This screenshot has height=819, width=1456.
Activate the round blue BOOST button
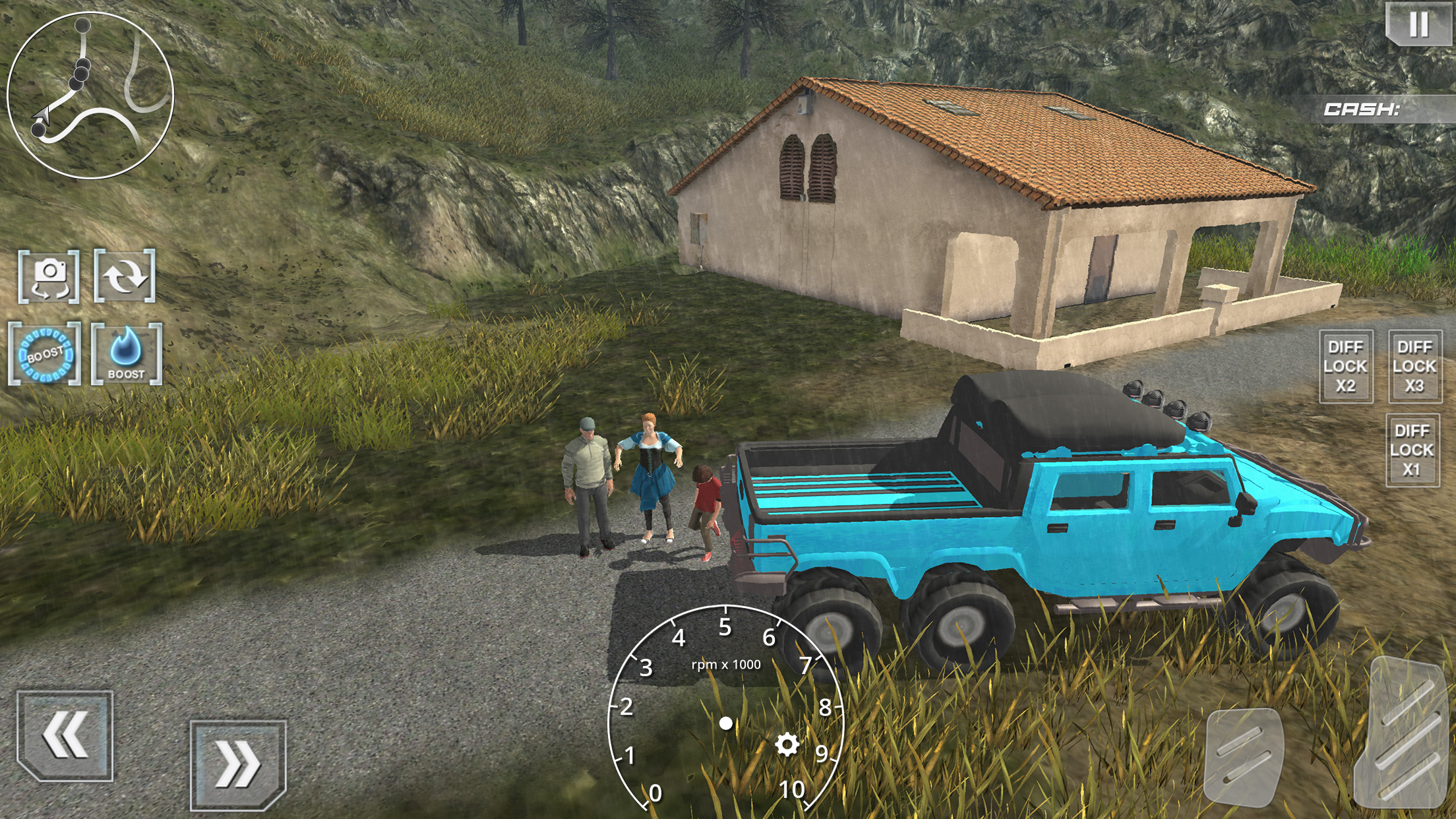(45, 354)
